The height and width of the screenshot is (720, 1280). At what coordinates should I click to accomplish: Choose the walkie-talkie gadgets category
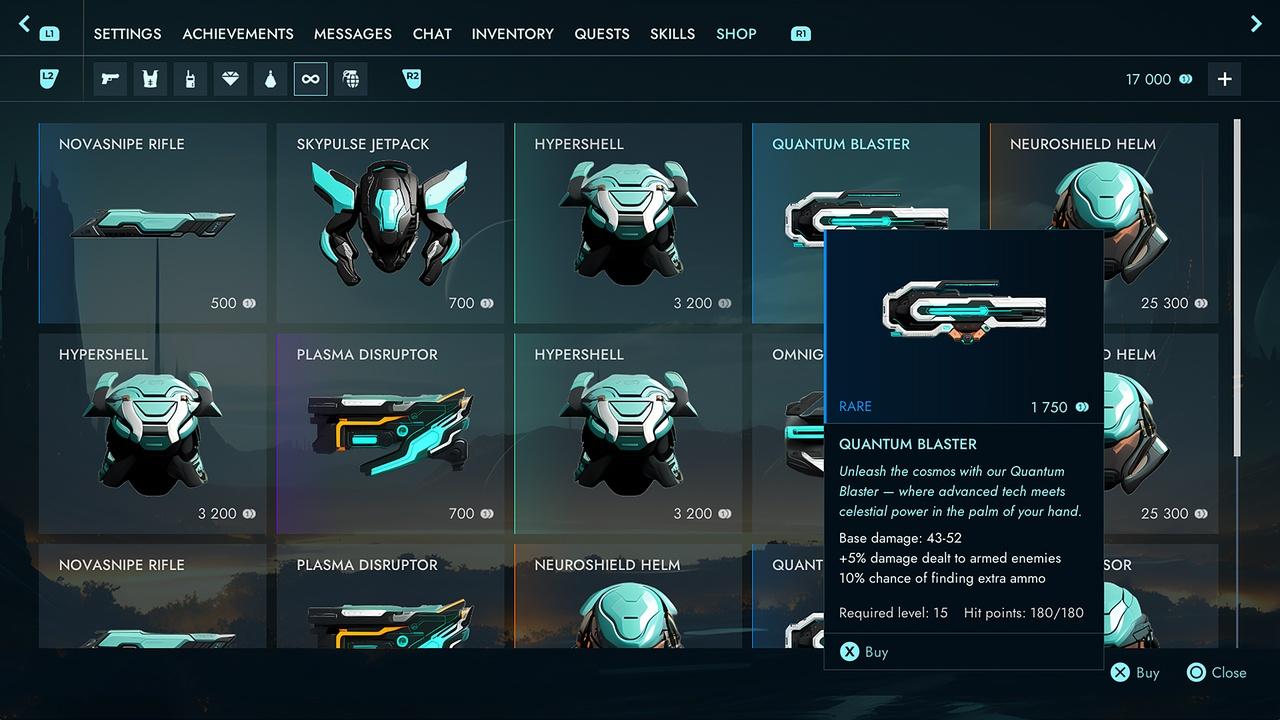click(190, 79)
